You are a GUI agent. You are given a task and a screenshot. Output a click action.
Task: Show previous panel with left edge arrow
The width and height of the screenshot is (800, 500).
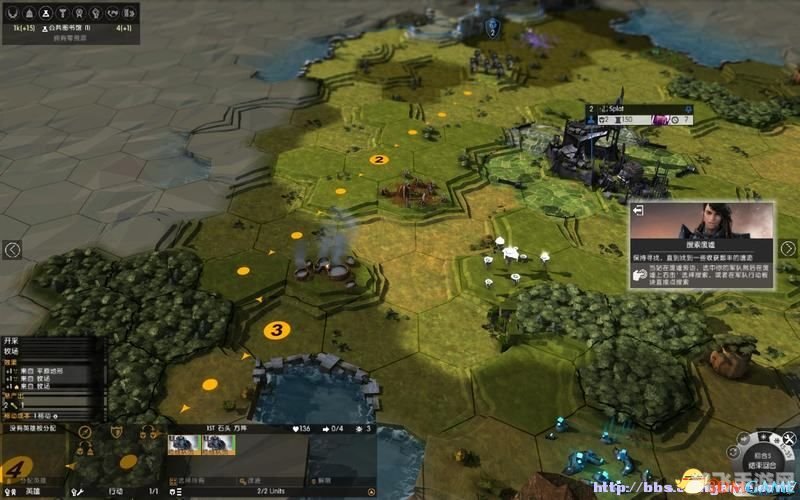[11, 250]
